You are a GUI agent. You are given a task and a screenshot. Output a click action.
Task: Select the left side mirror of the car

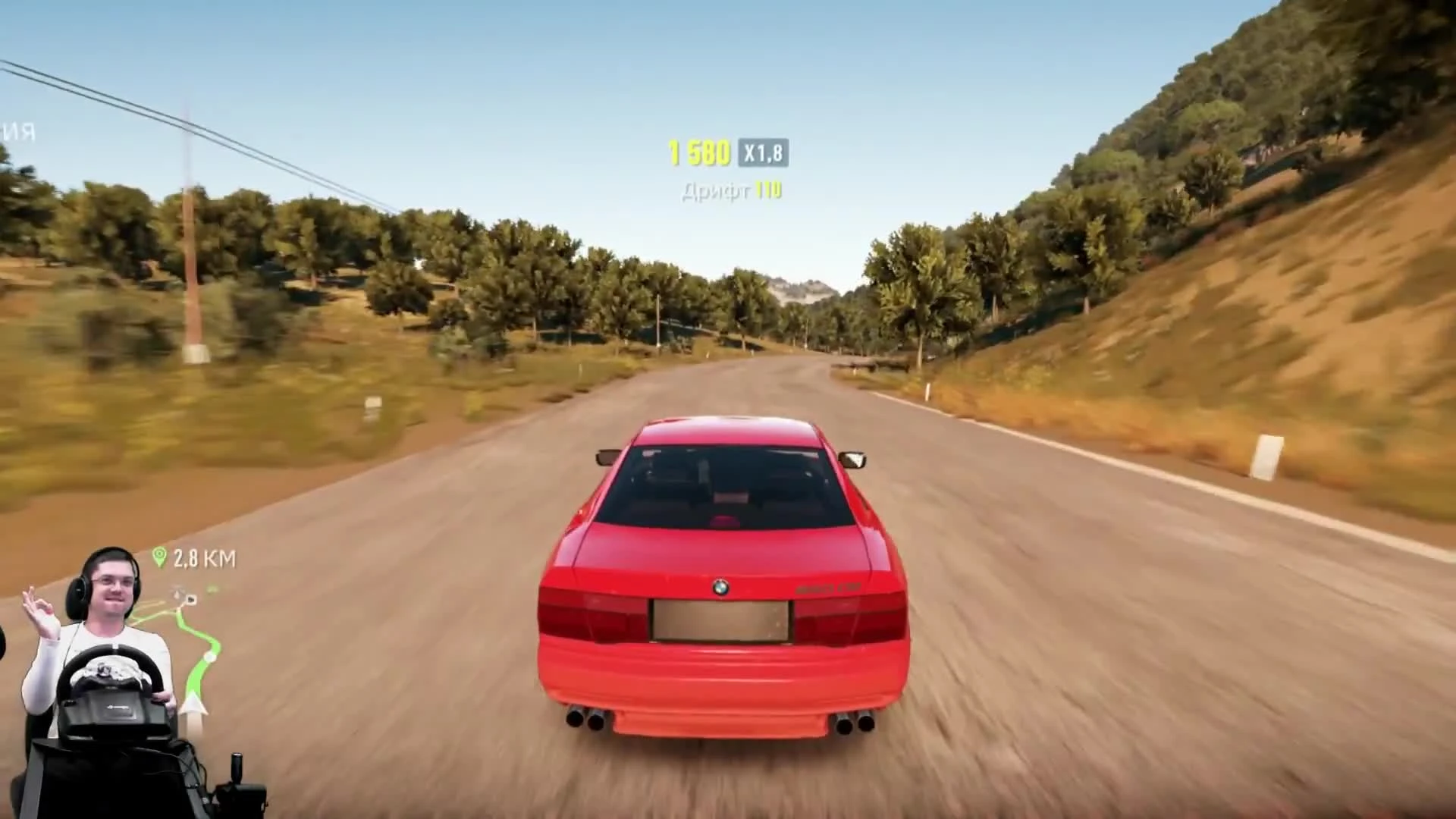(x=607, y=456)
